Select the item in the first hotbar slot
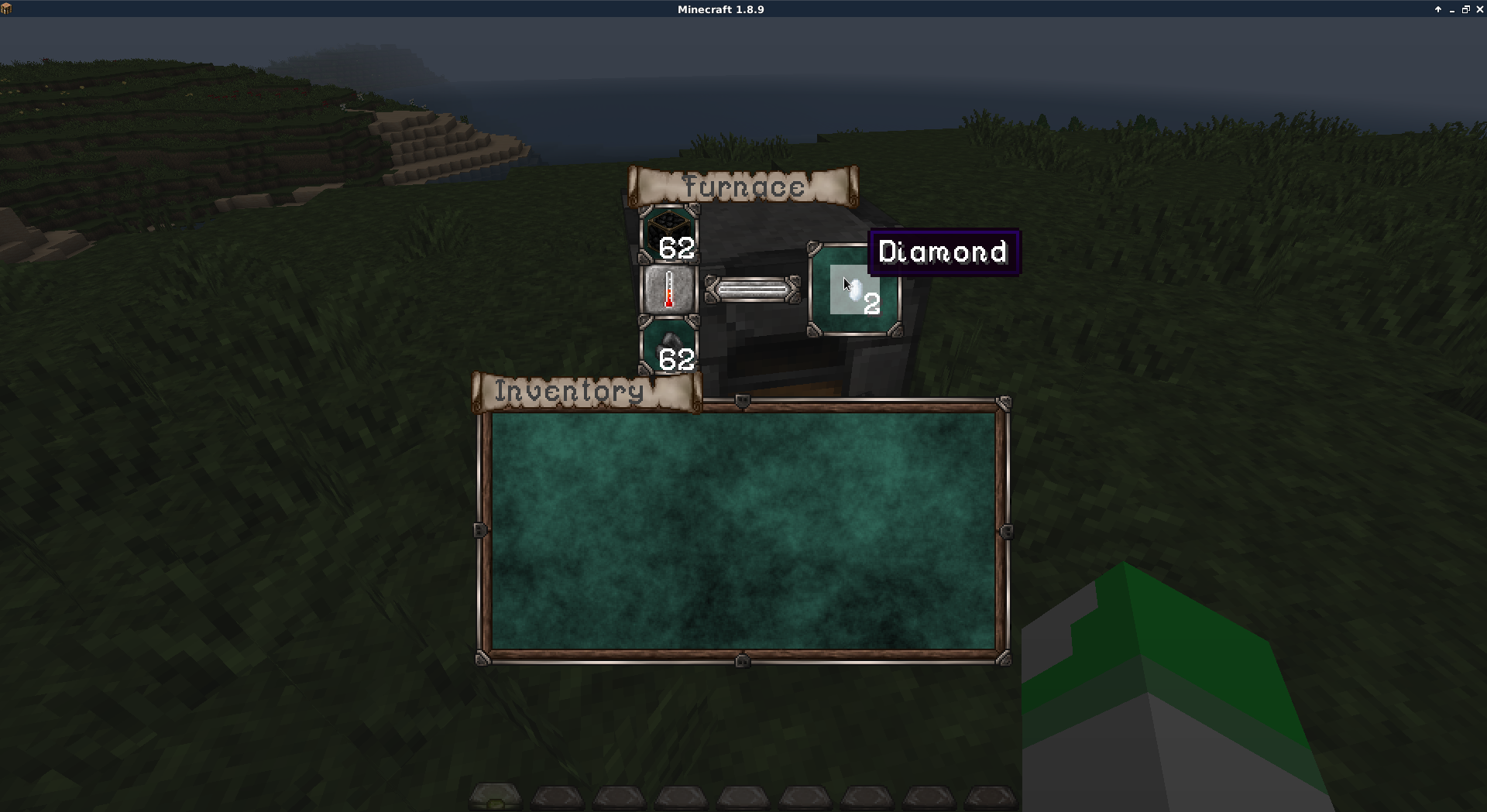 (x=496, y=797)
